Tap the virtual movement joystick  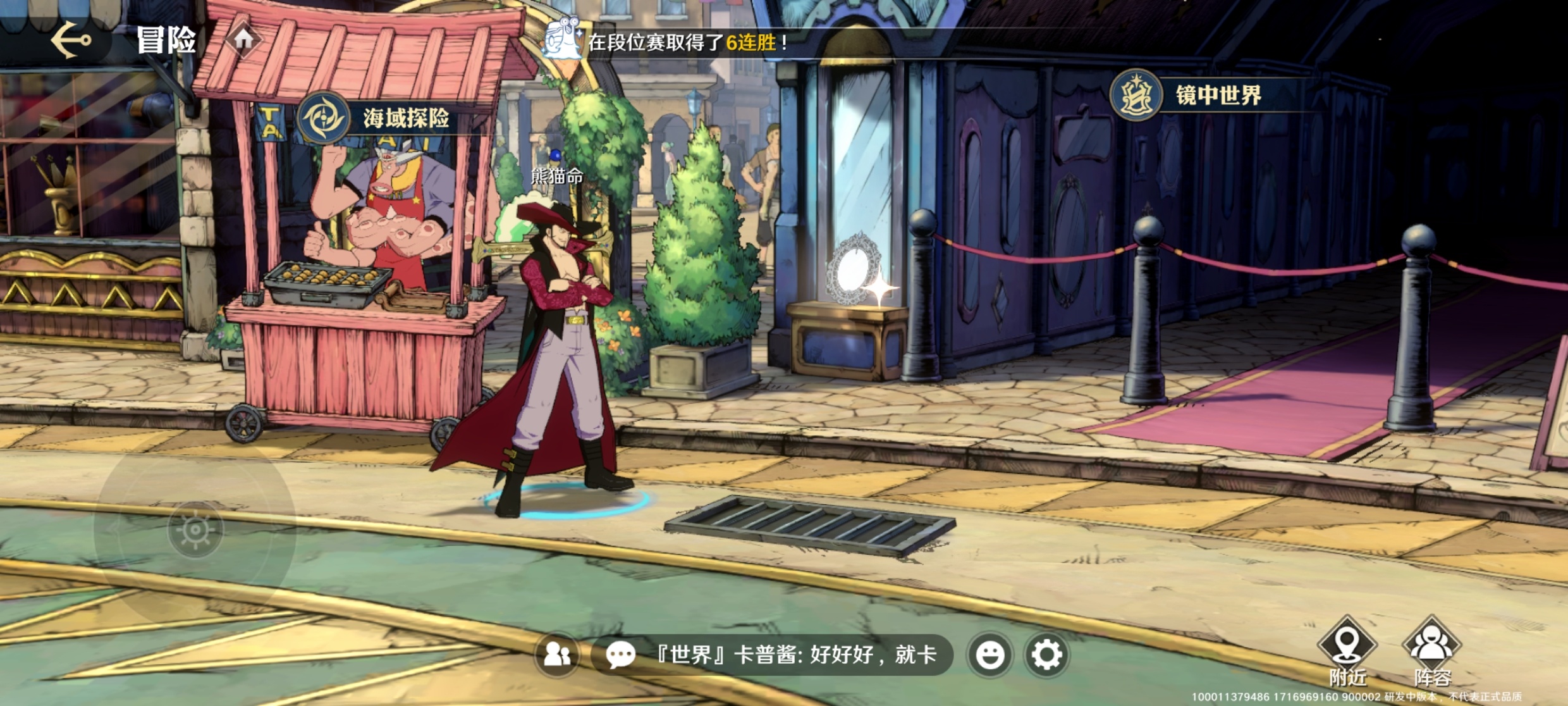pyautogui.click(x=195, y=530)
